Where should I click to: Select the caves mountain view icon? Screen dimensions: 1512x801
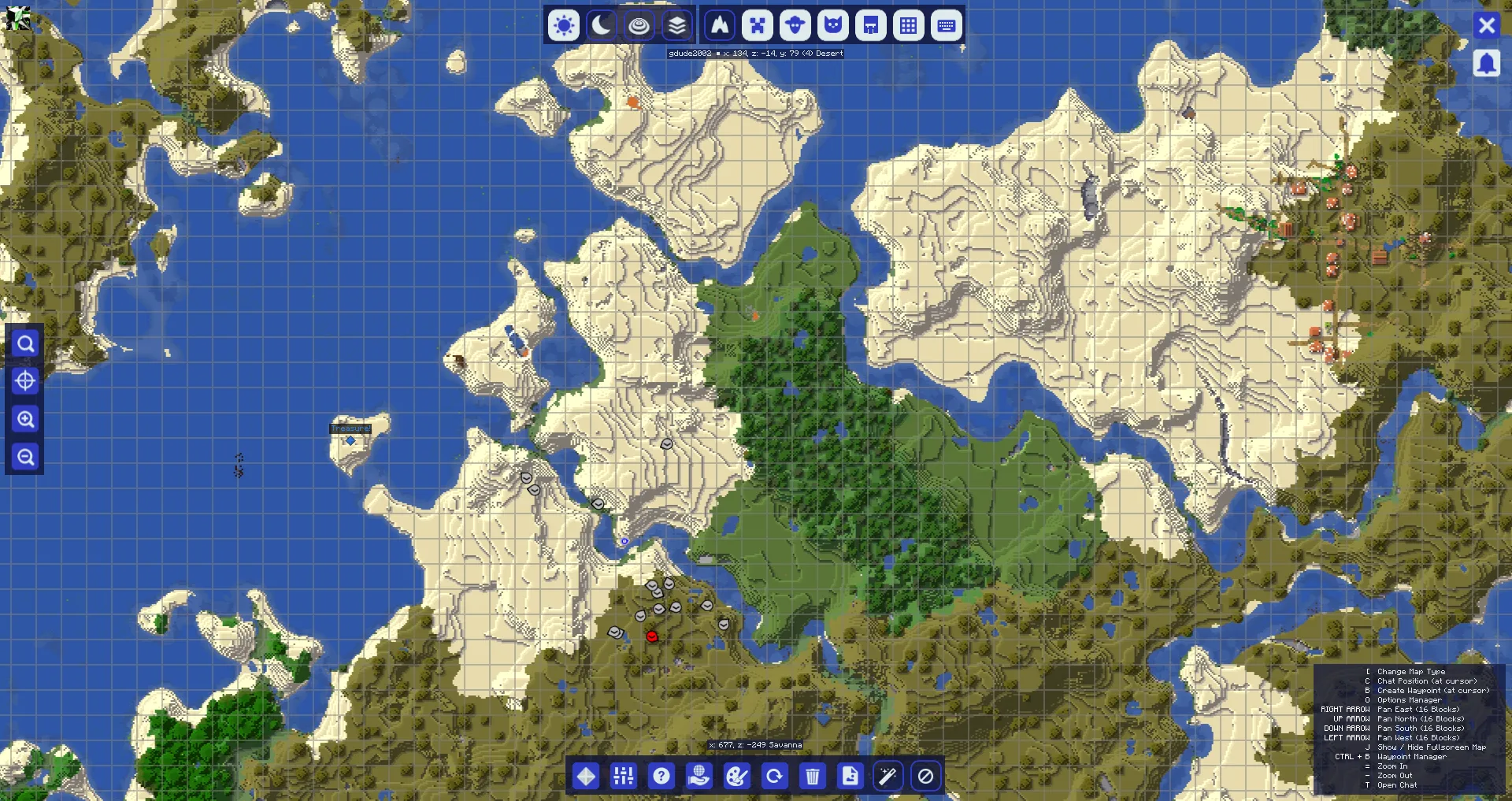point(720,25)
